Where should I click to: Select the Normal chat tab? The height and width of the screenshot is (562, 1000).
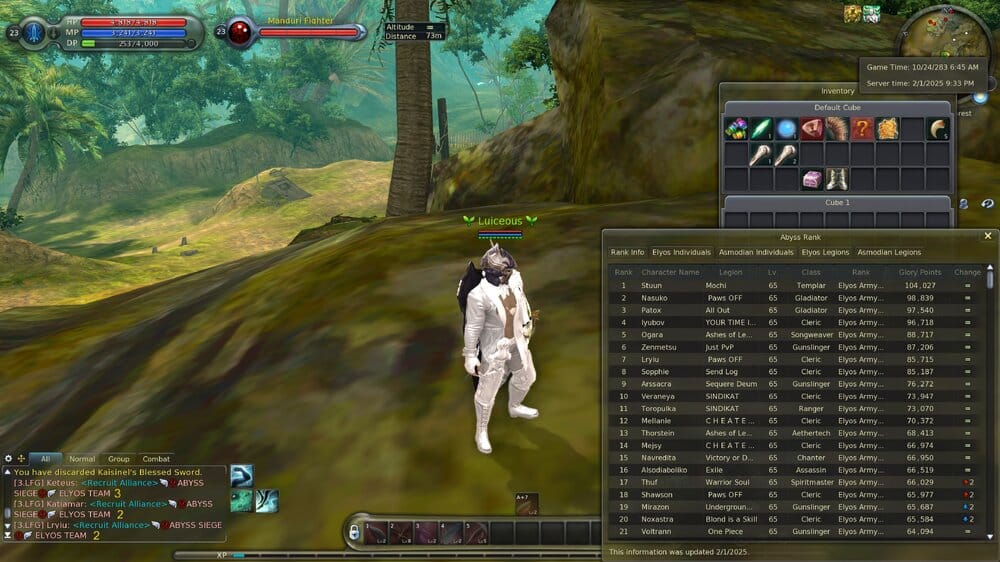coord(82,459)
